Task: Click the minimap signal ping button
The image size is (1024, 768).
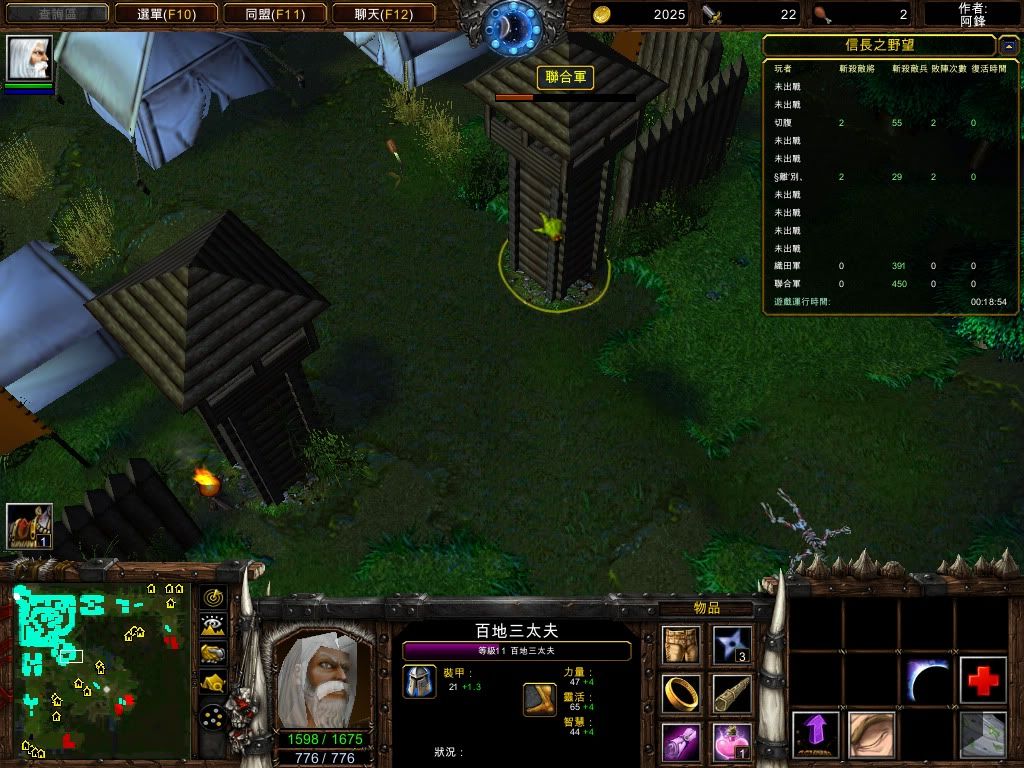Action: point(213,598)
